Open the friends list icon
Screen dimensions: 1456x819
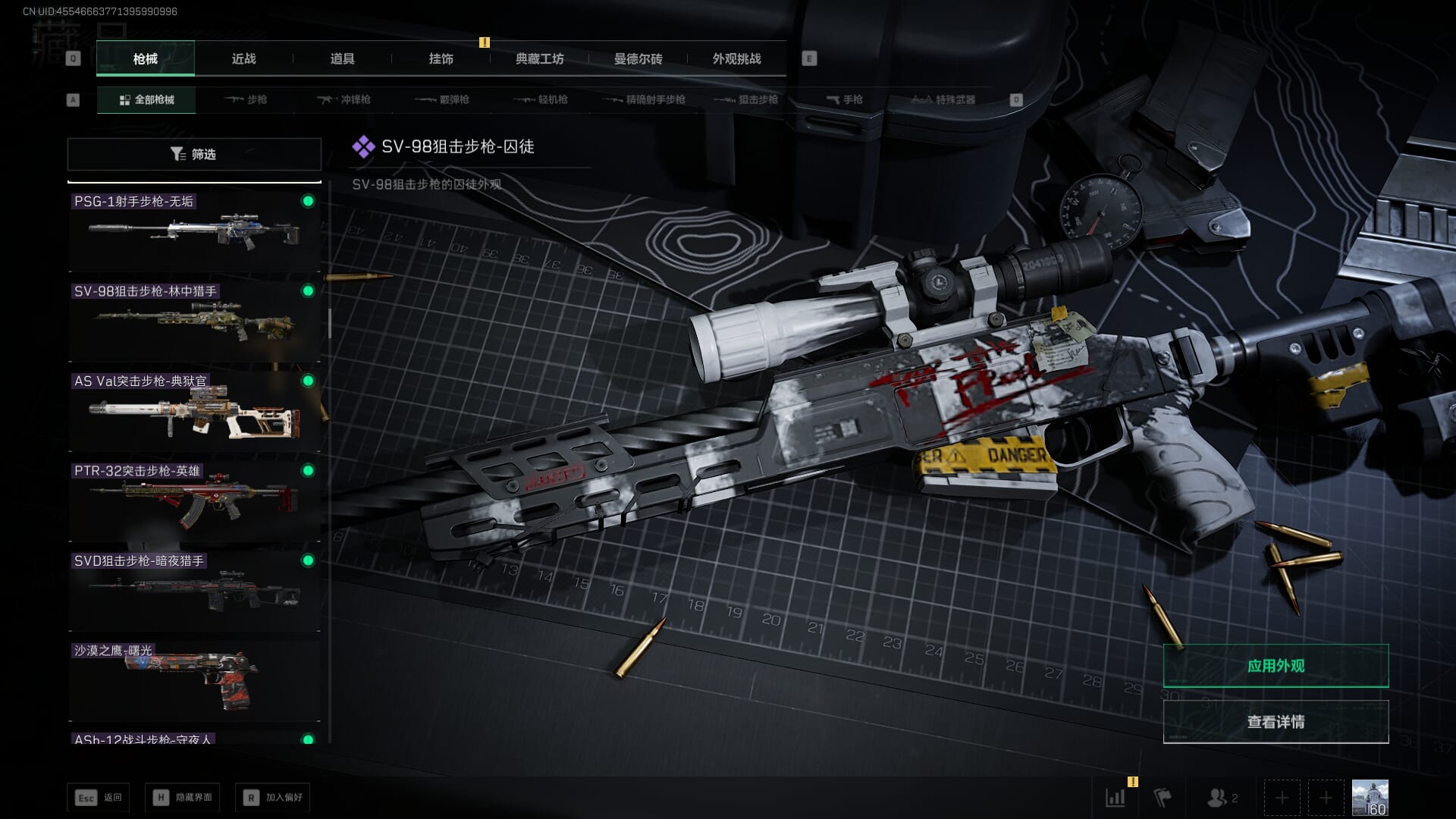[1222, 798]
